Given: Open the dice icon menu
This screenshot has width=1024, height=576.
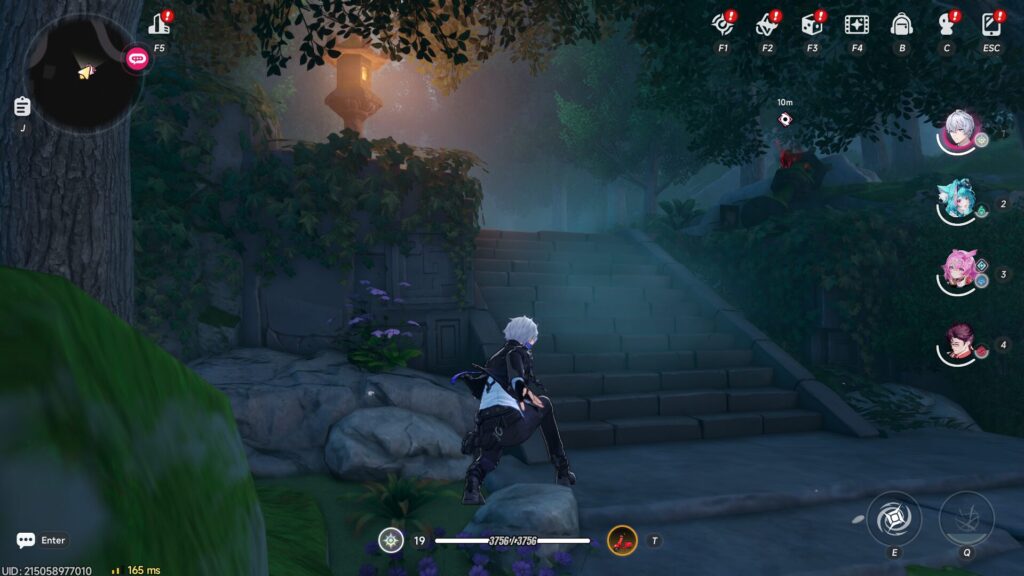Looking at the screenshot, I should 811,24.
